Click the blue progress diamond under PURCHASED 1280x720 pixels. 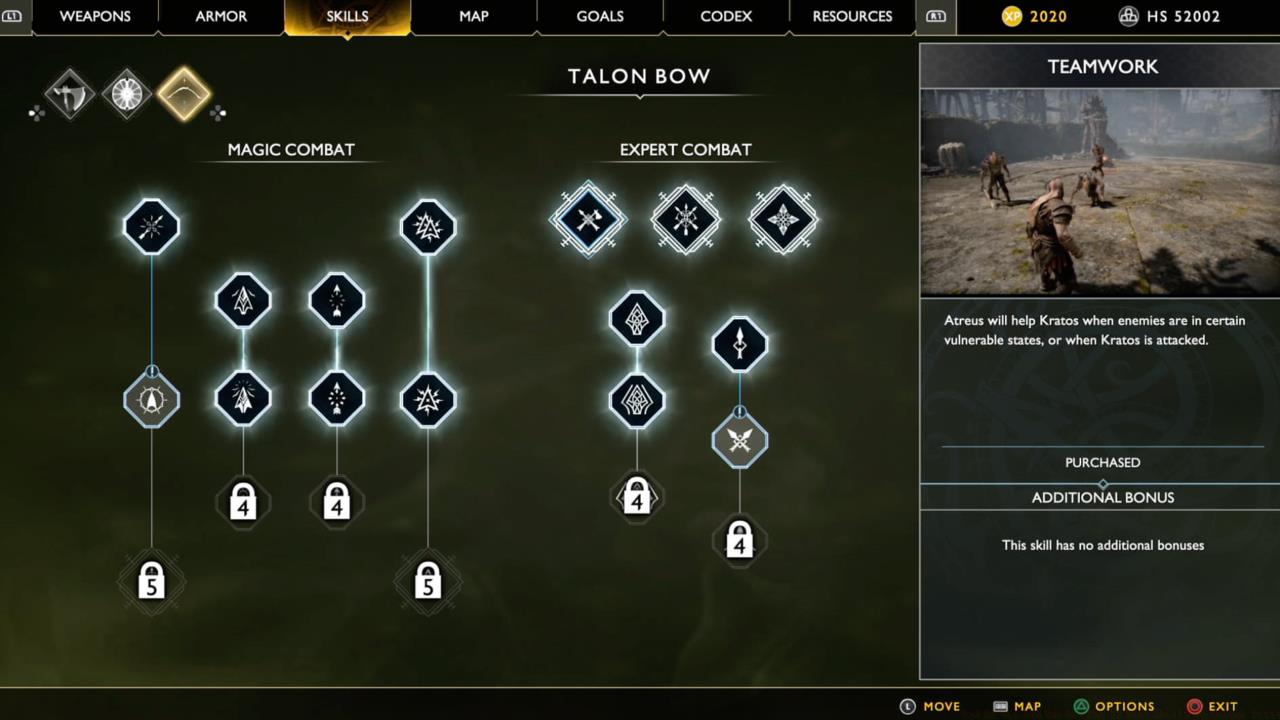pyautogui.click(x=1103, y=482)
